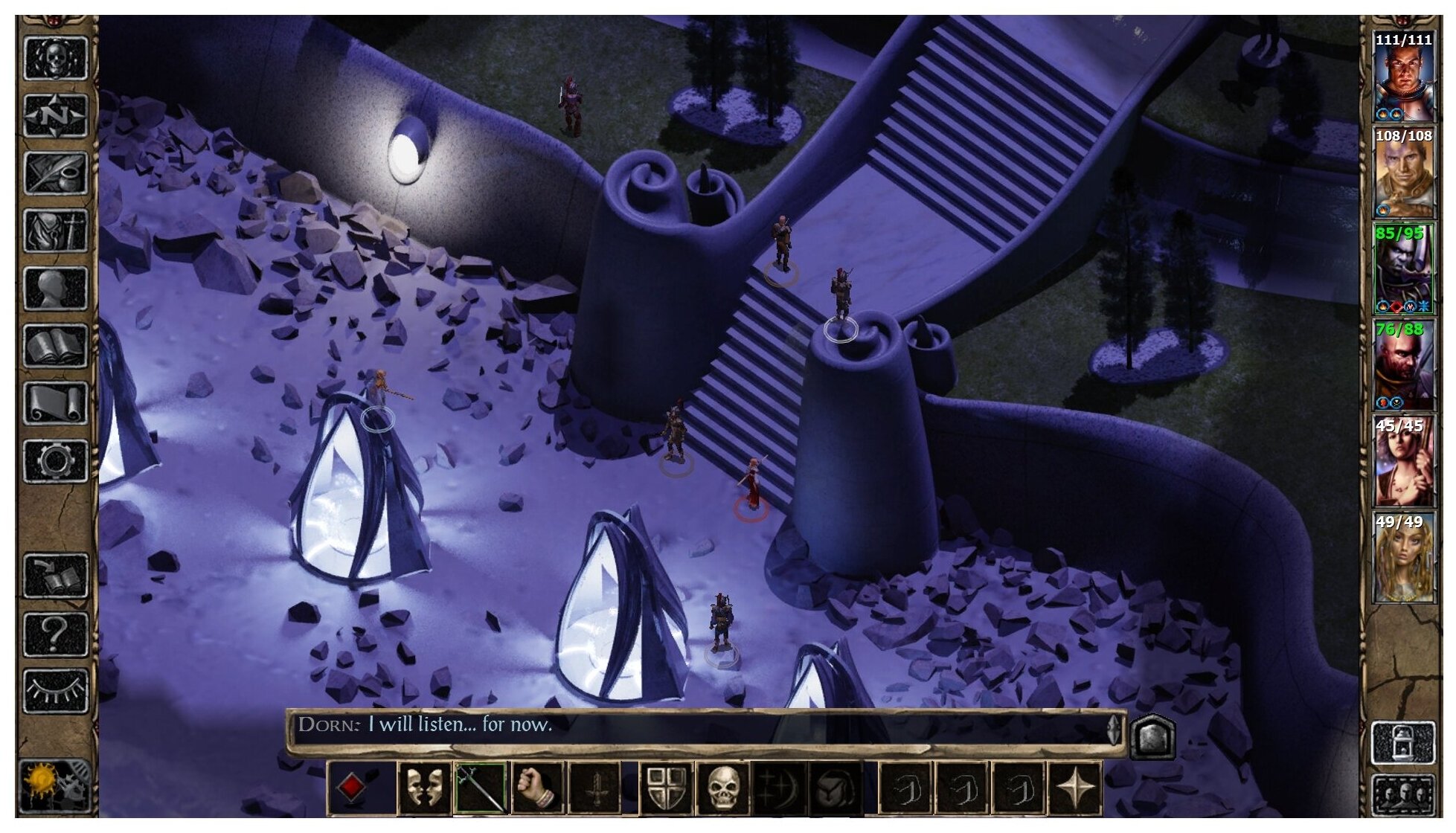Select the 49/49 blonde character portrait
This screenshot has width=1456, height=833.
1403,558
